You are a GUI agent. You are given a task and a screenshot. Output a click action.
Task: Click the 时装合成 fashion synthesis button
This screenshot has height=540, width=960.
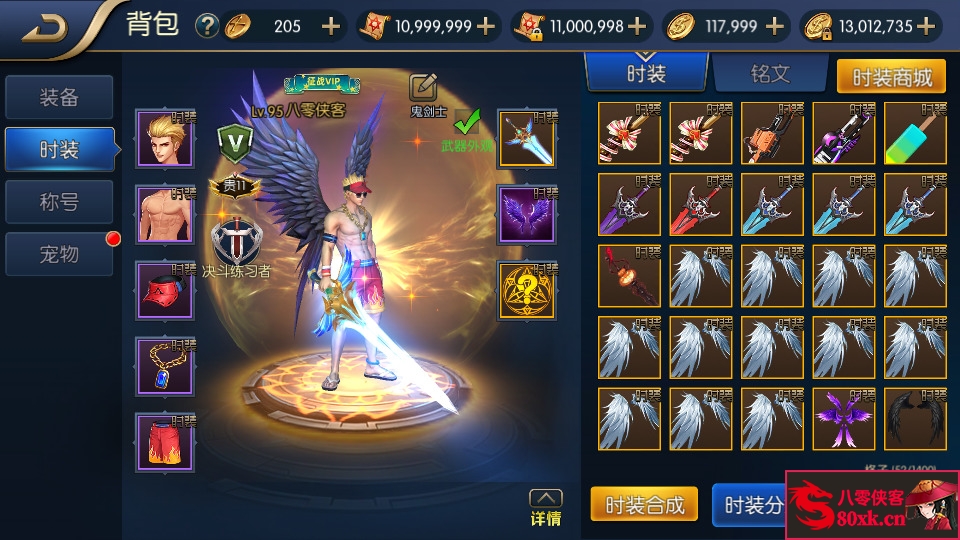(643, 505)
